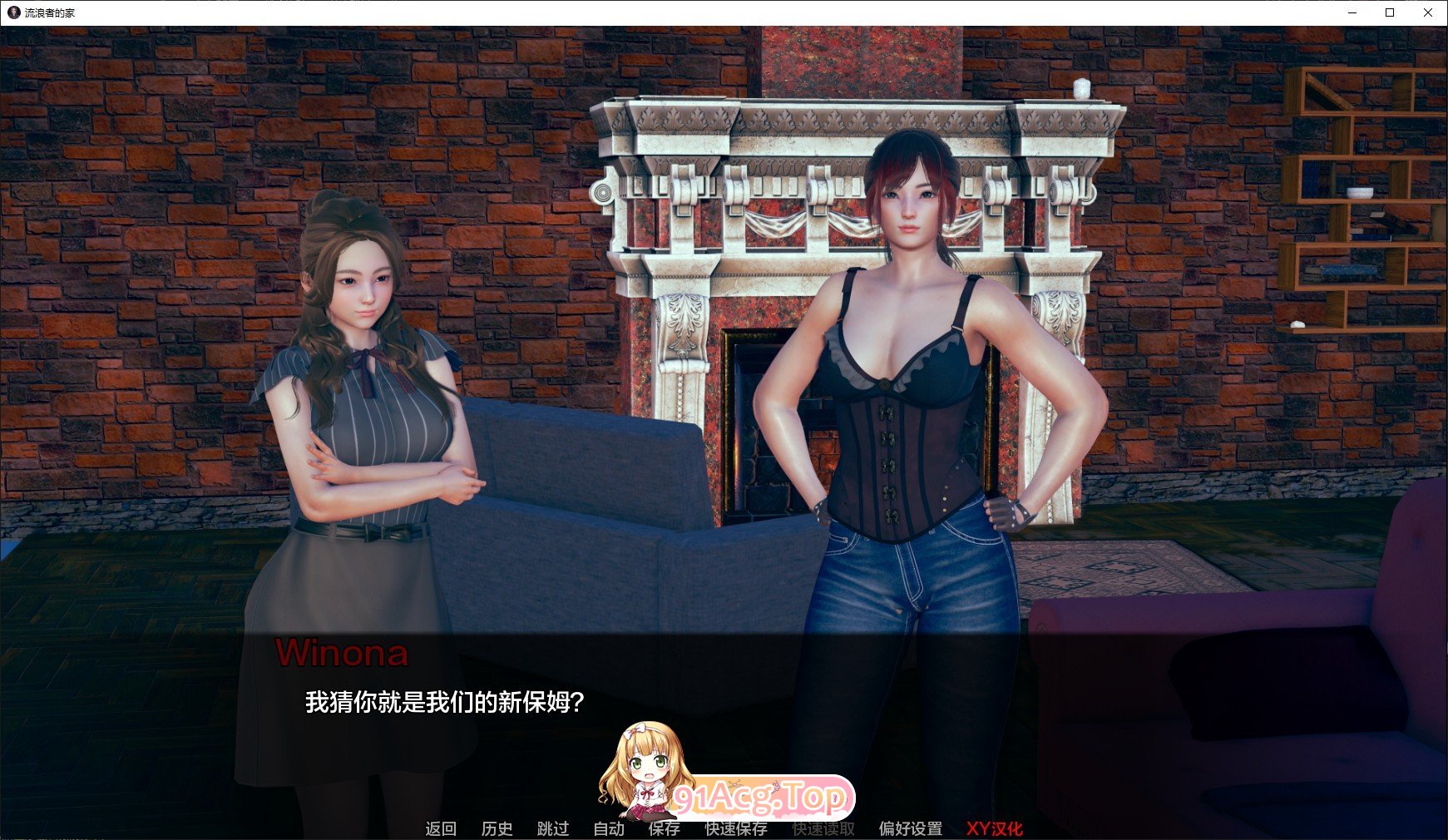The height and width of the screenshot is (840, 1448).
Task: Click 快速读取 to quick load
Action: pos(822,828)
